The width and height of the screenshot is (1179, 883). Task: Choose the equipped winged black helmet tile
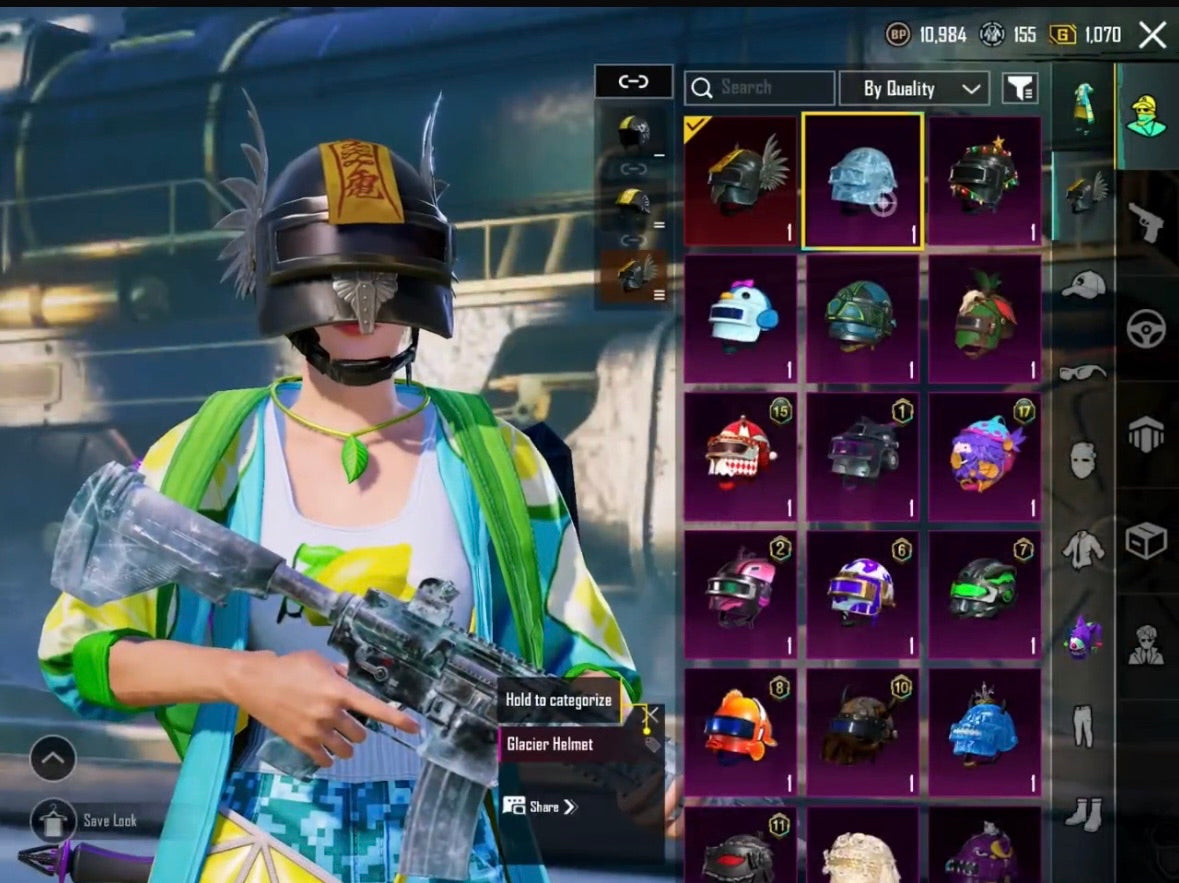pyautogui.click(x=741, y=180)
